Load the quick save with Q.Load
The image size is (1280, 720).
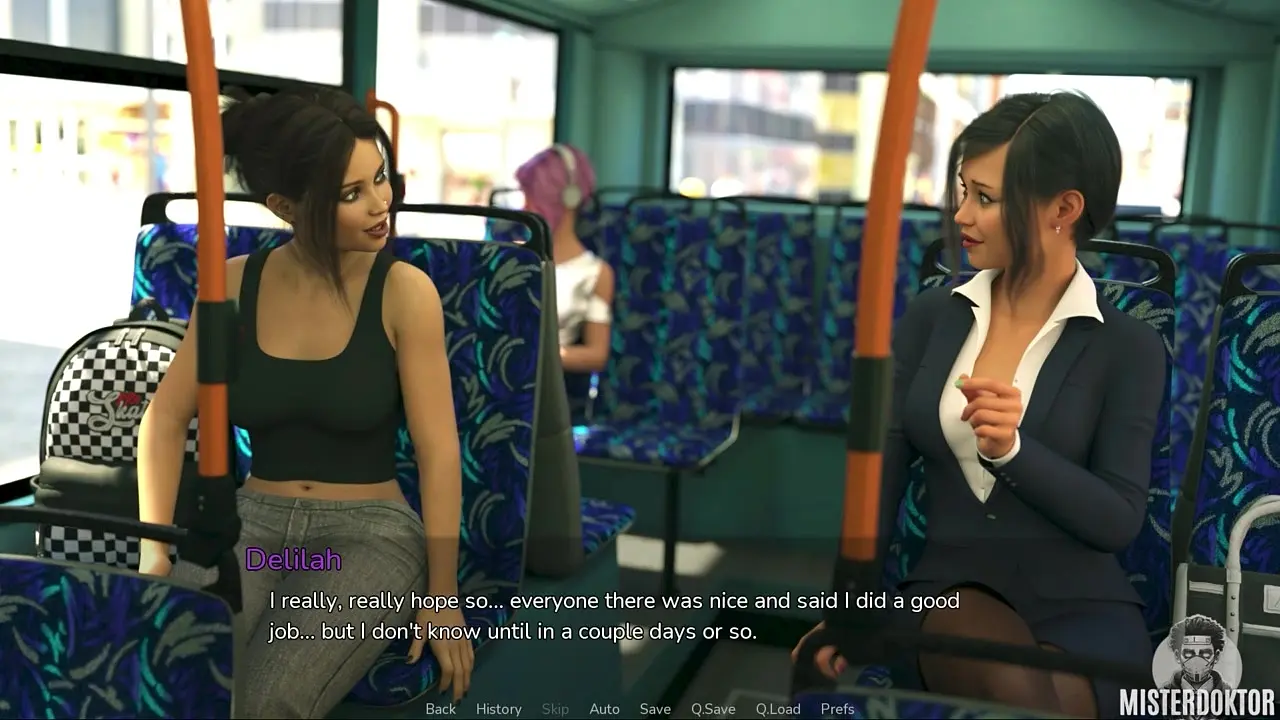pos(777,709)
